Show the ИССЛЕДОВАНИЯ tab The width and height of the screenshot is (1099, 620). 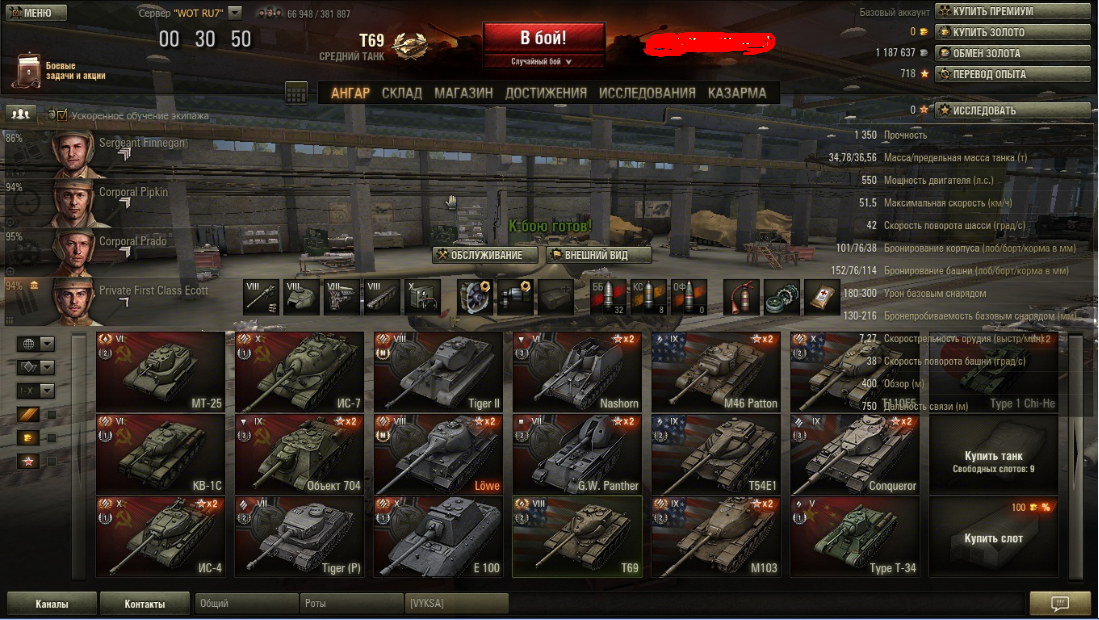click(x=647, y=93)
